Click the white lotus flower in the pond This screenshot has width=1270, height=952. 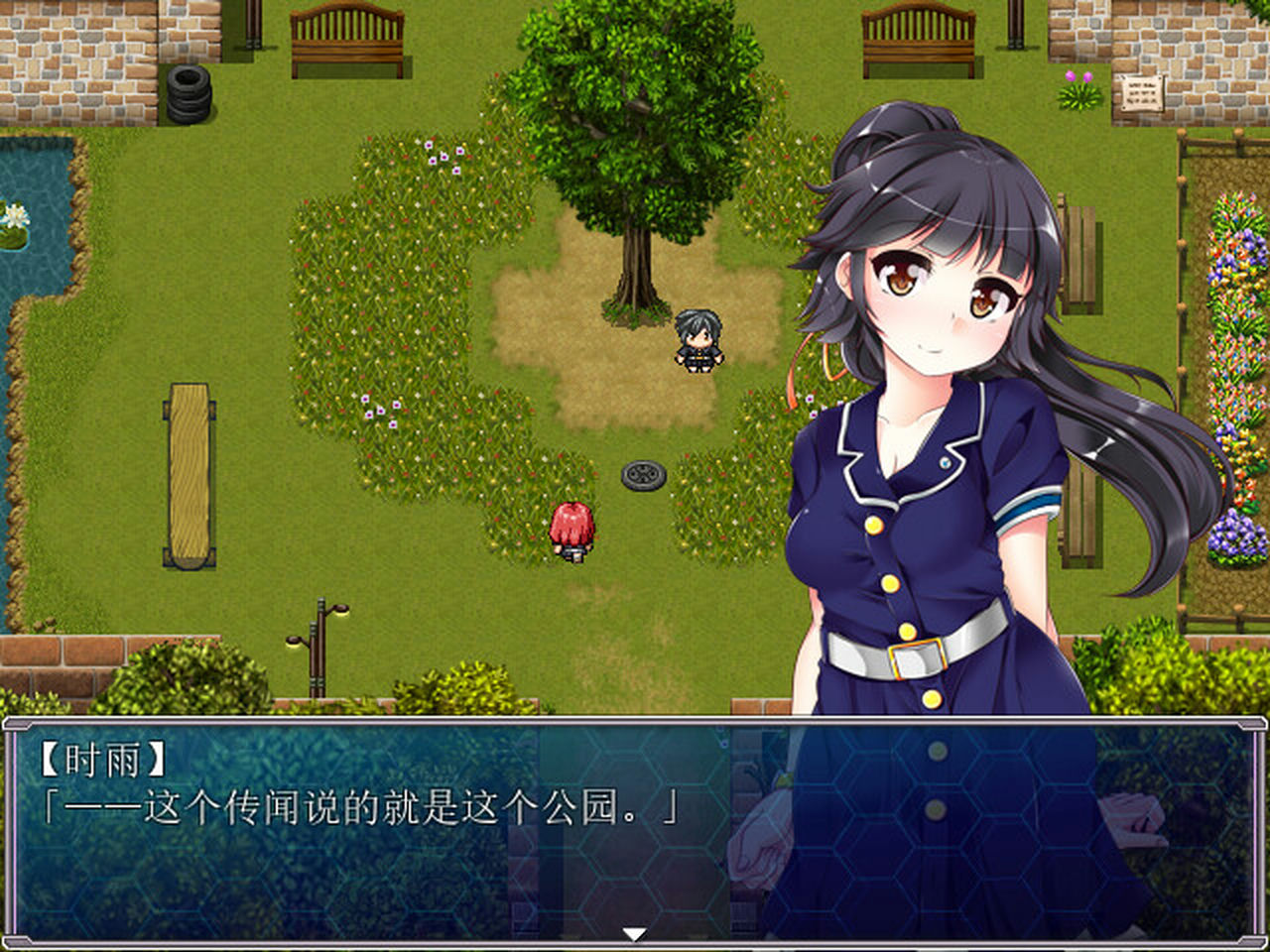point(14,213)
